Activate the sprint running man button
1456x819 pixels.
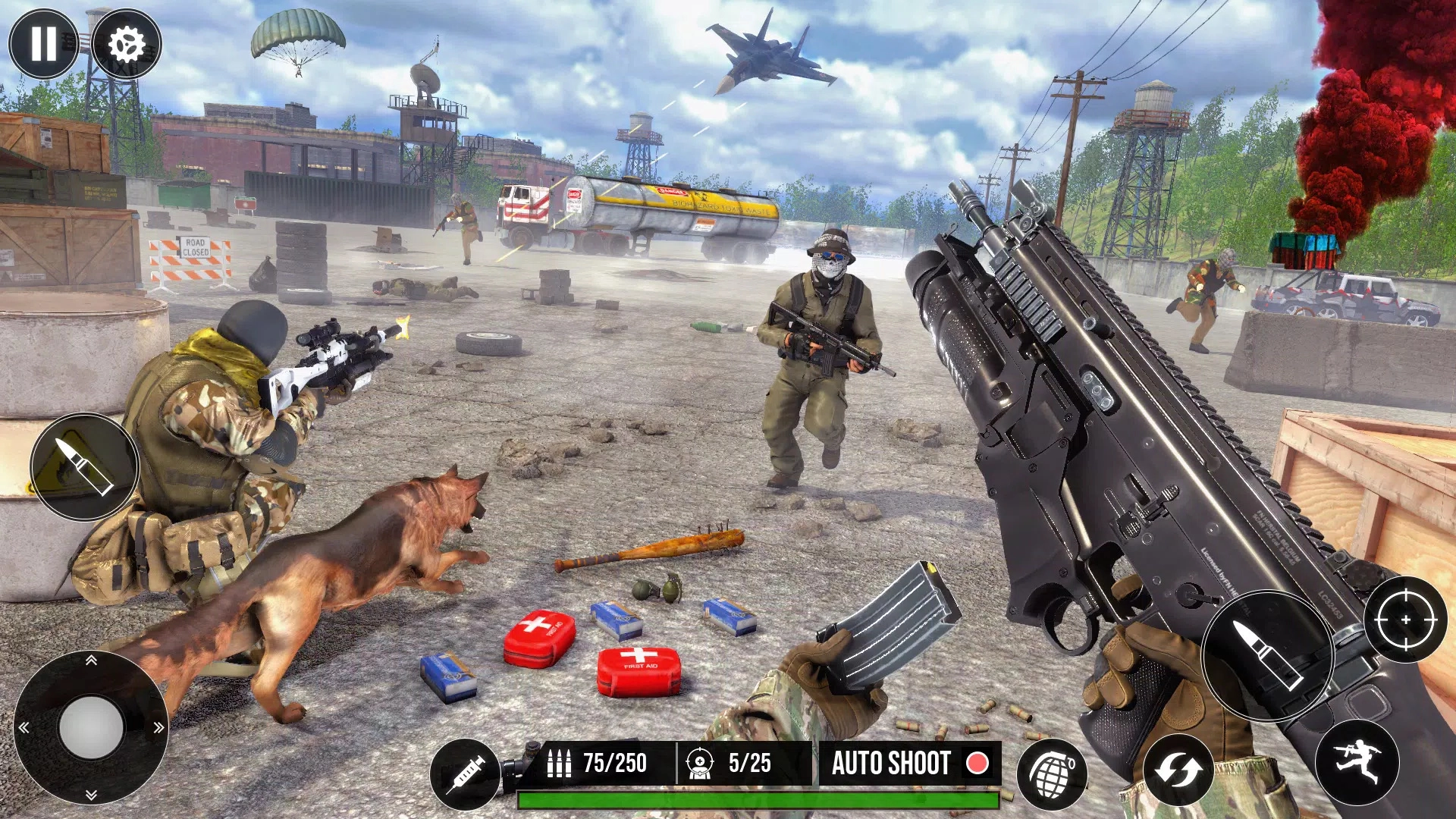click(x=1357, y=762)
